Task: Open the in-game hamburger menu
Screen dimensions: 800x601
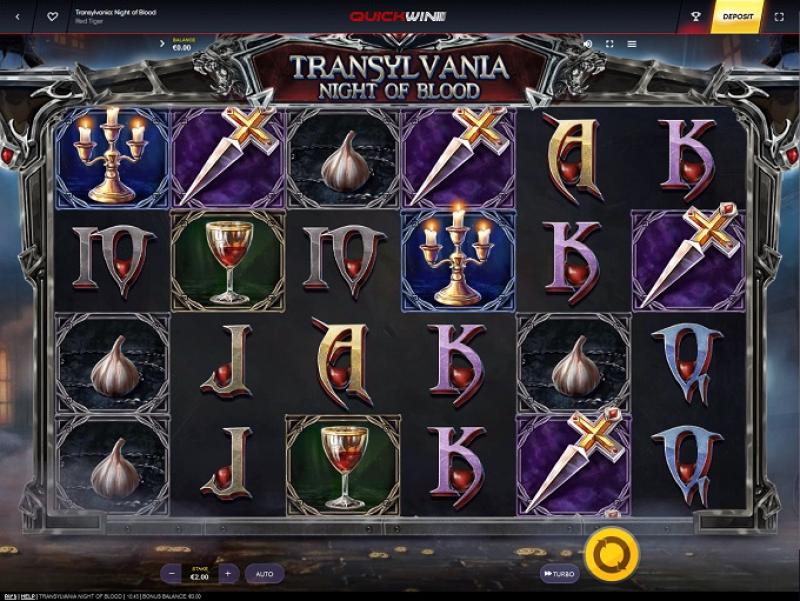Action: 632,44
